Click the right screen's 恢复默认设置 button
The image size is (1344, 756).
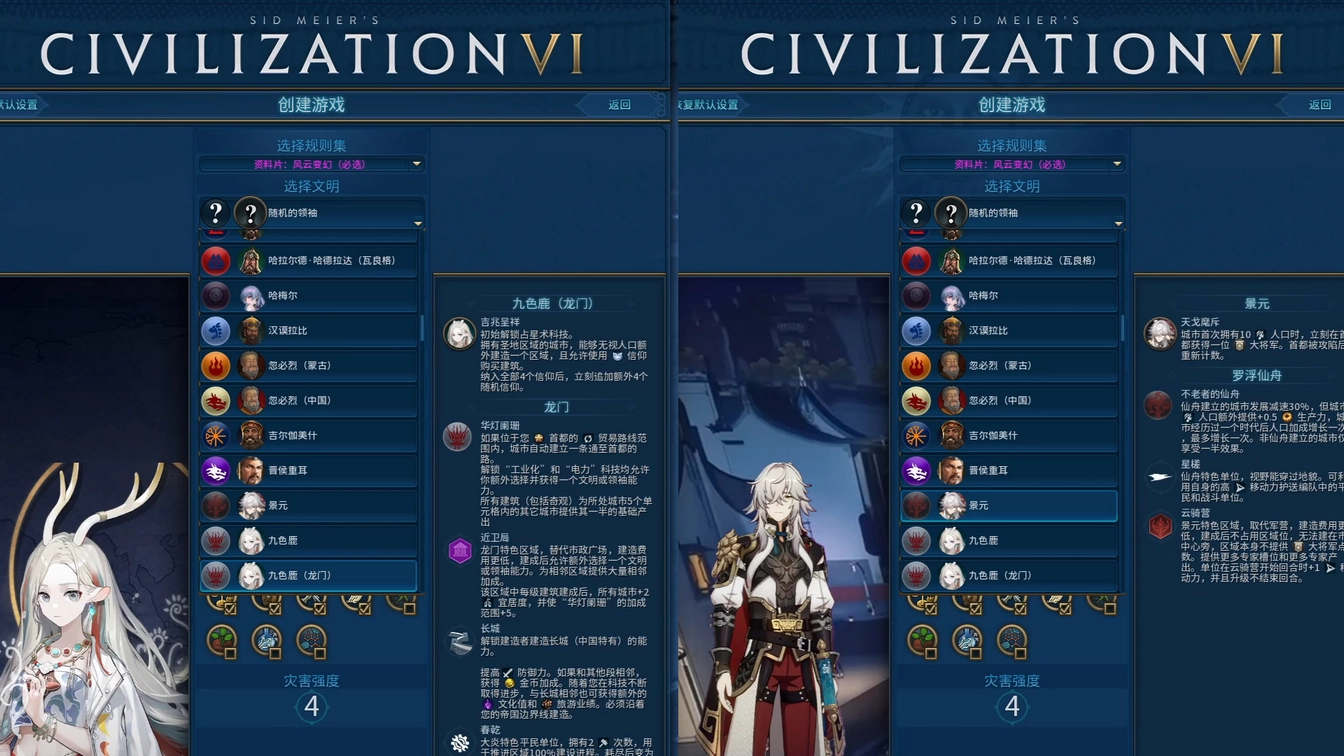(710, 105)
